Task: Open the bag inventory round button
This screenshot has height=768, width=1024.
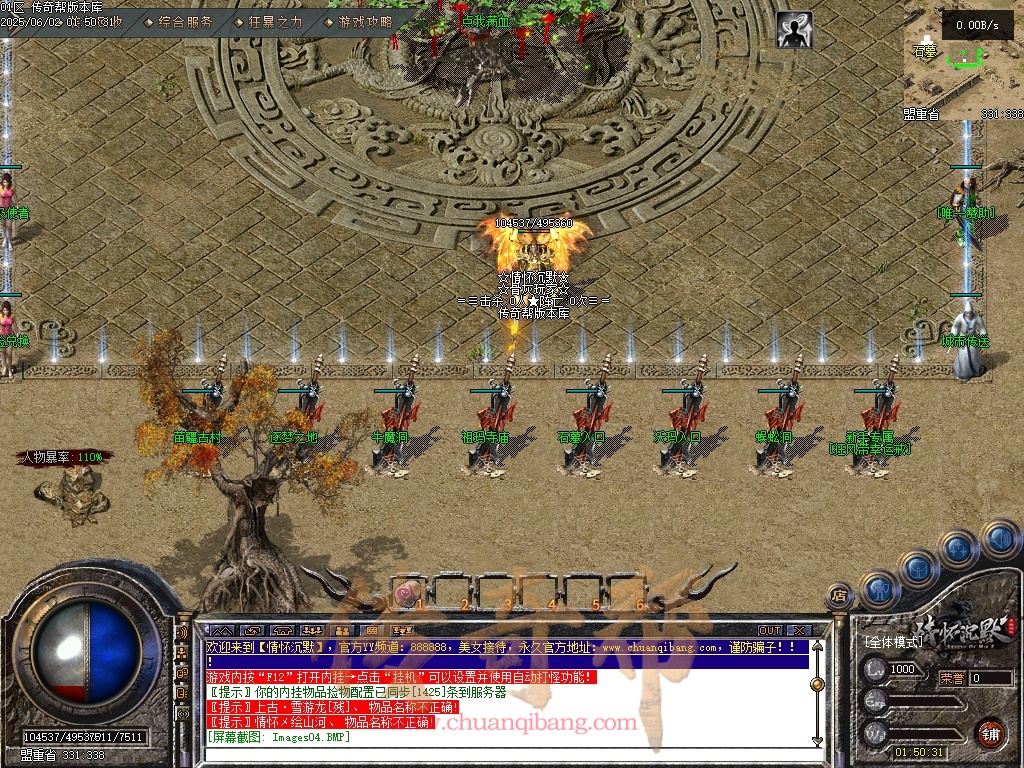Action: (x=918, y=568)
